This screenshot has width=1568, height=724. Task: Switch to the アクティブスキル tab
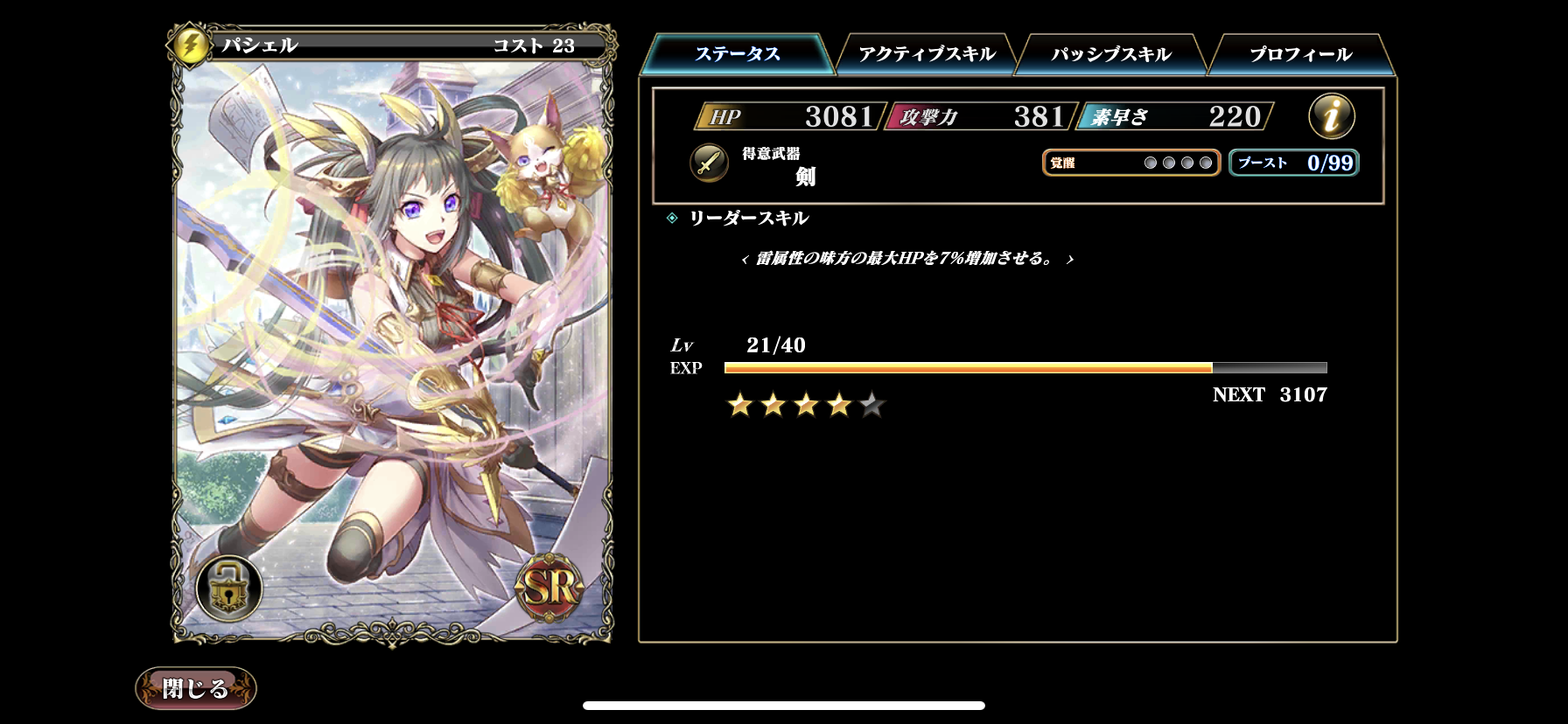coord(927,52)
